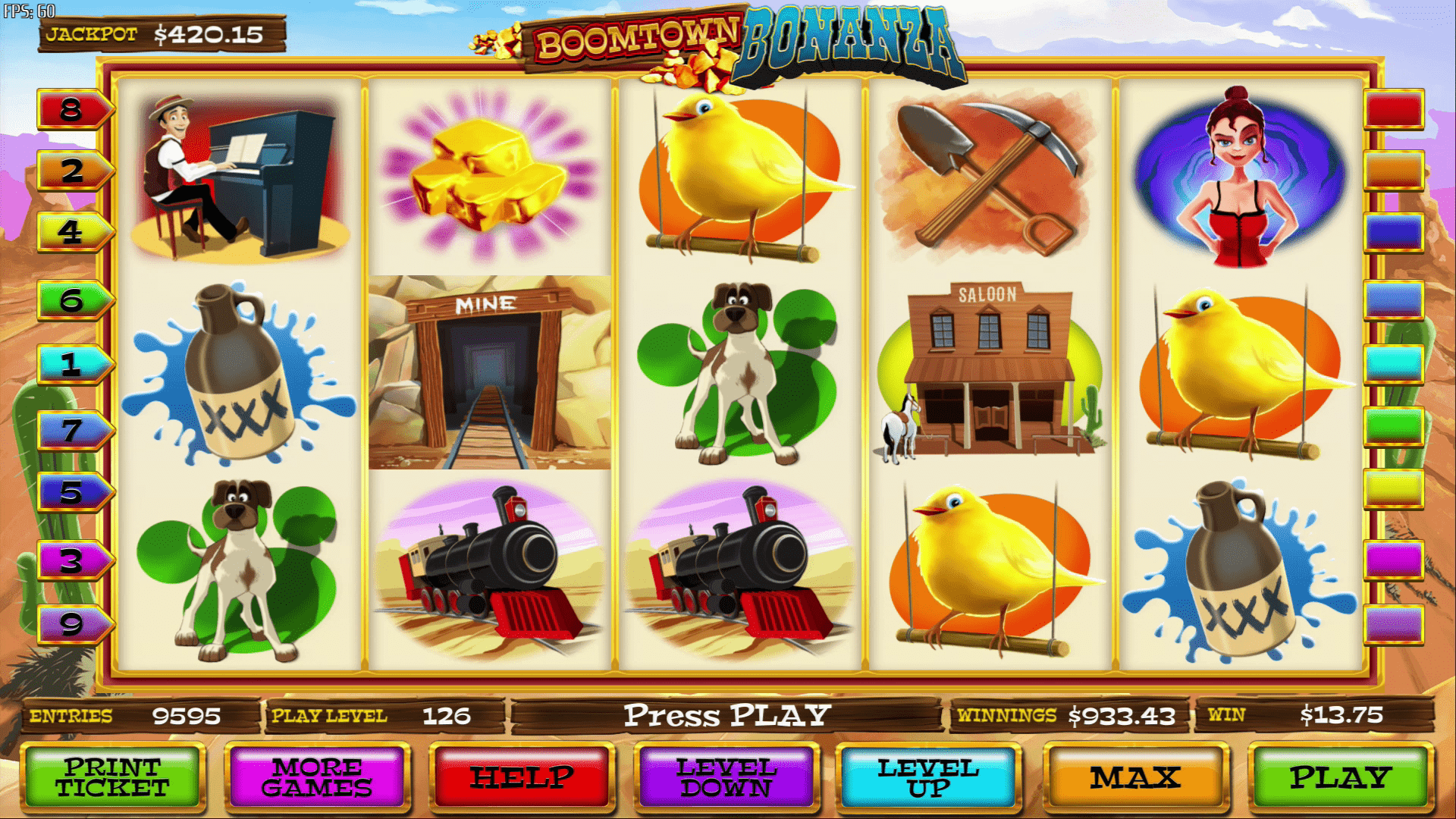This screenshot has width=1456, height=819.
Task: Select payline number 8 on the left
Action: click(x=72, y=110)
